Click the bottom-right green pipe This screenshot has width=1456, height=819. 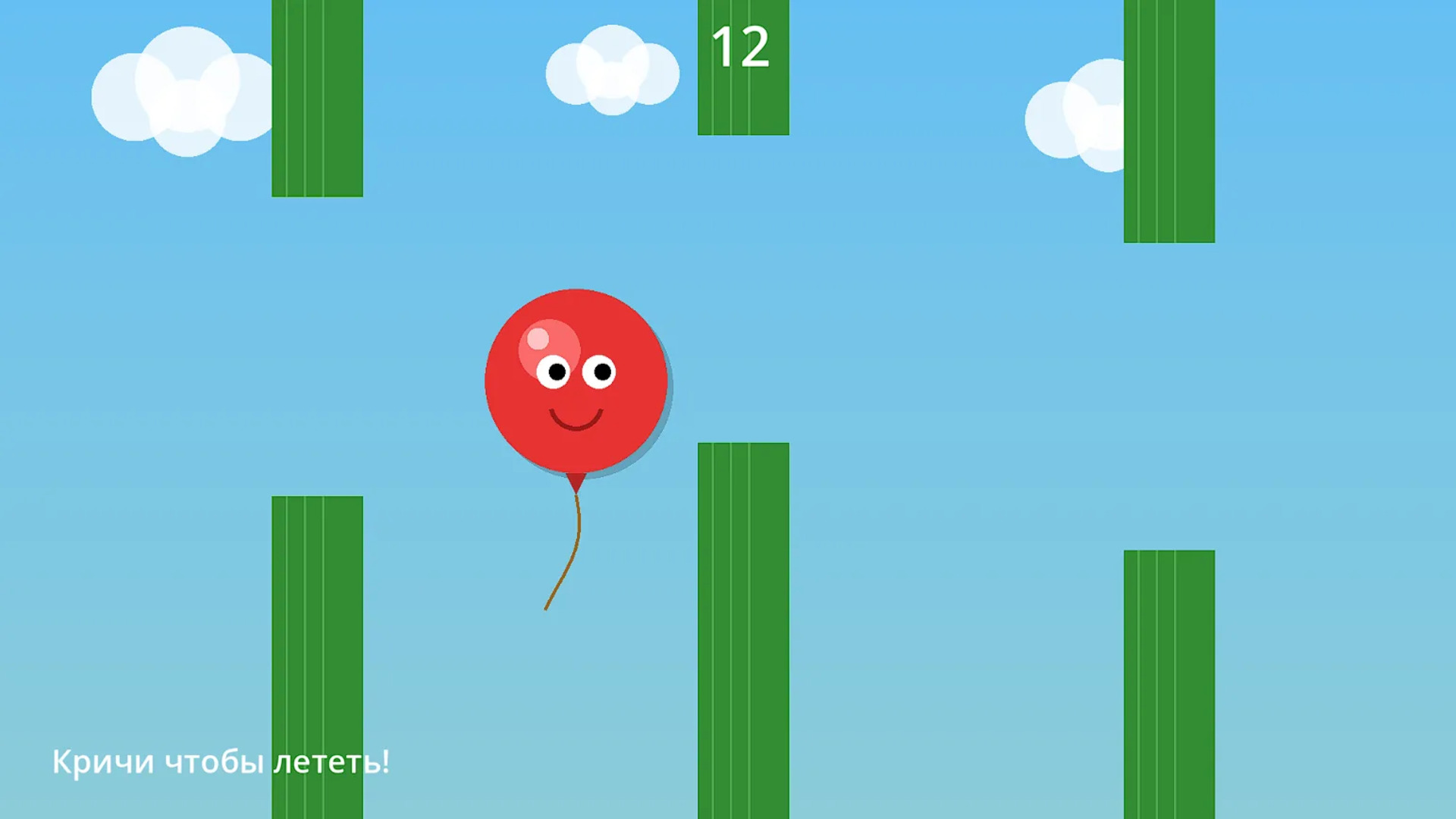[1168, 682]
